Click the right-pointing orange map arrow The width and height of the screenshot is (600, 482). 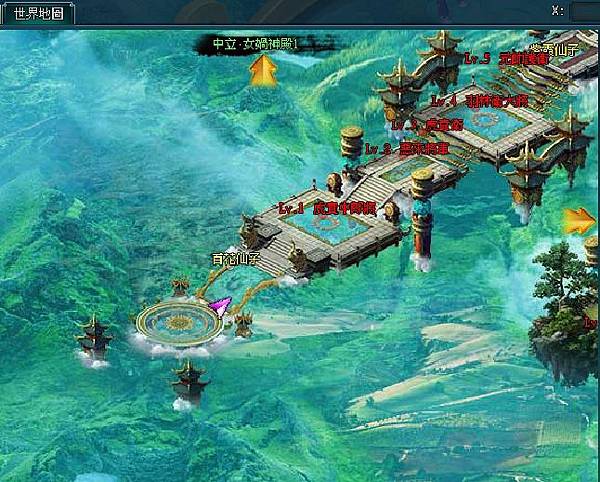pyautogui.click(x=579, y=221)
